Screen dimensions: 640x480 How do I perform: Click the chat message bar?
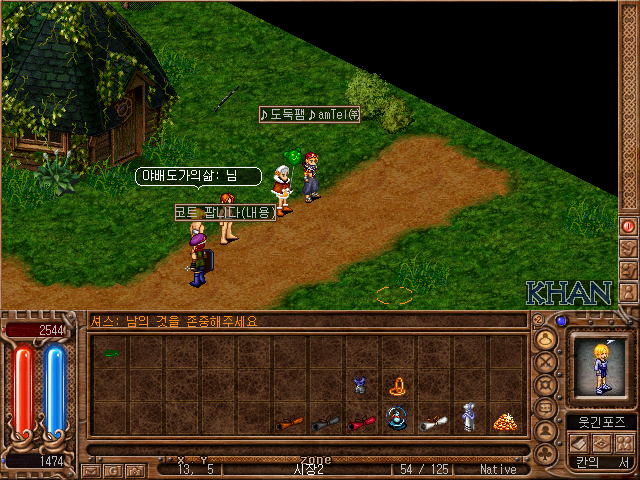[306, 321]
